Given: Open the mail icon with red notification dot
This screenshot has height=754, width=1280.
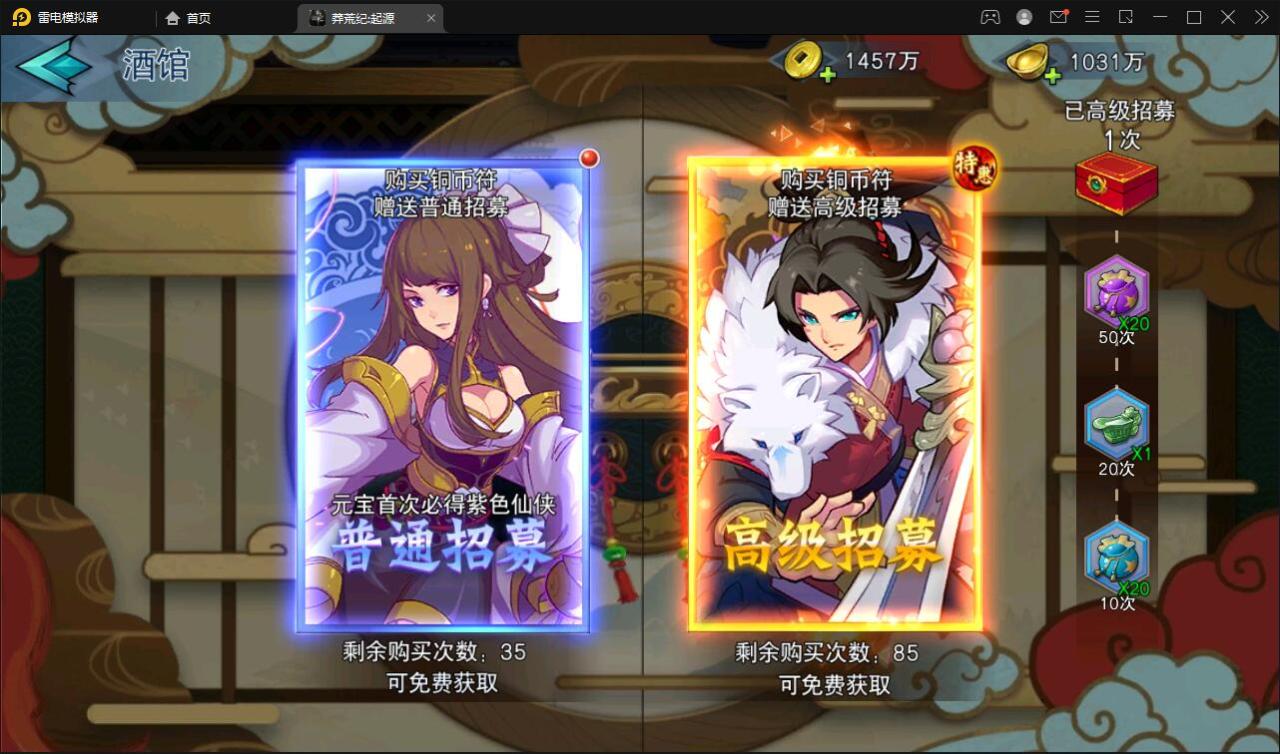Looking at the screenshot, I should [1057, 16].
